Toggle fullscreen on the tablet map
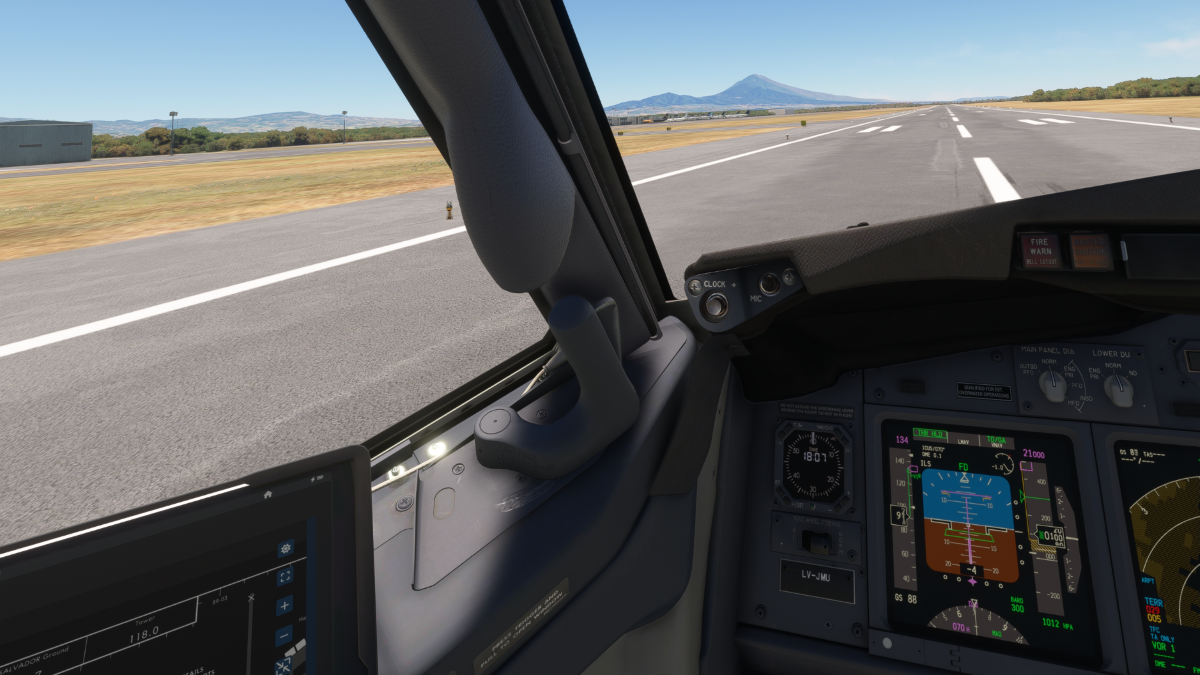The width and height of the screenshot is (1200, 675). pos(285,576)
